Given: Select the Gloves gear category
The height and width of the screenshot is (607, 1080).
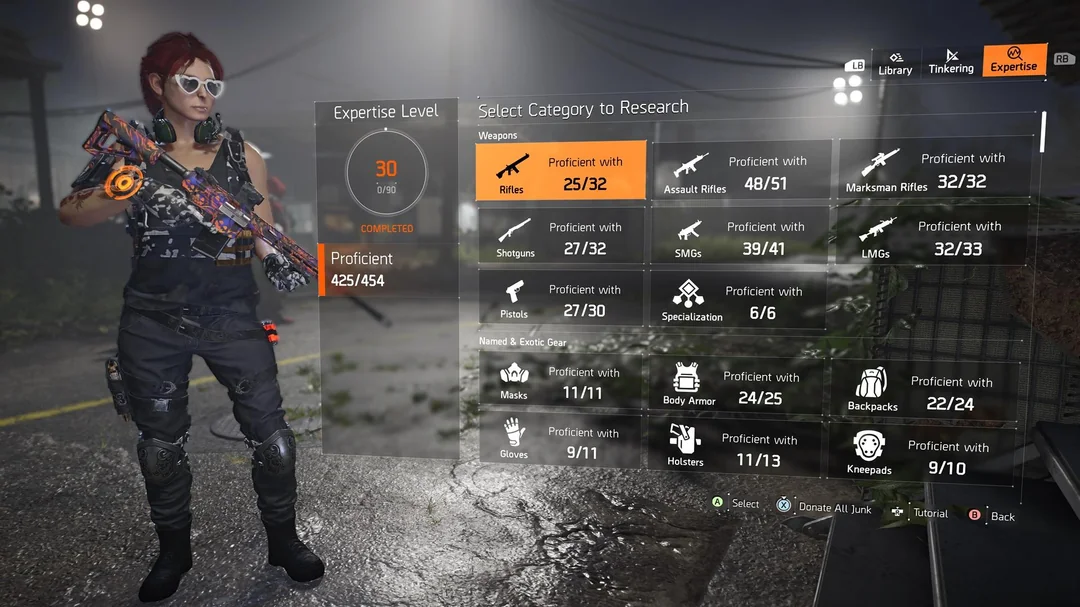Looking at the screenshot, I should (560, 442).
